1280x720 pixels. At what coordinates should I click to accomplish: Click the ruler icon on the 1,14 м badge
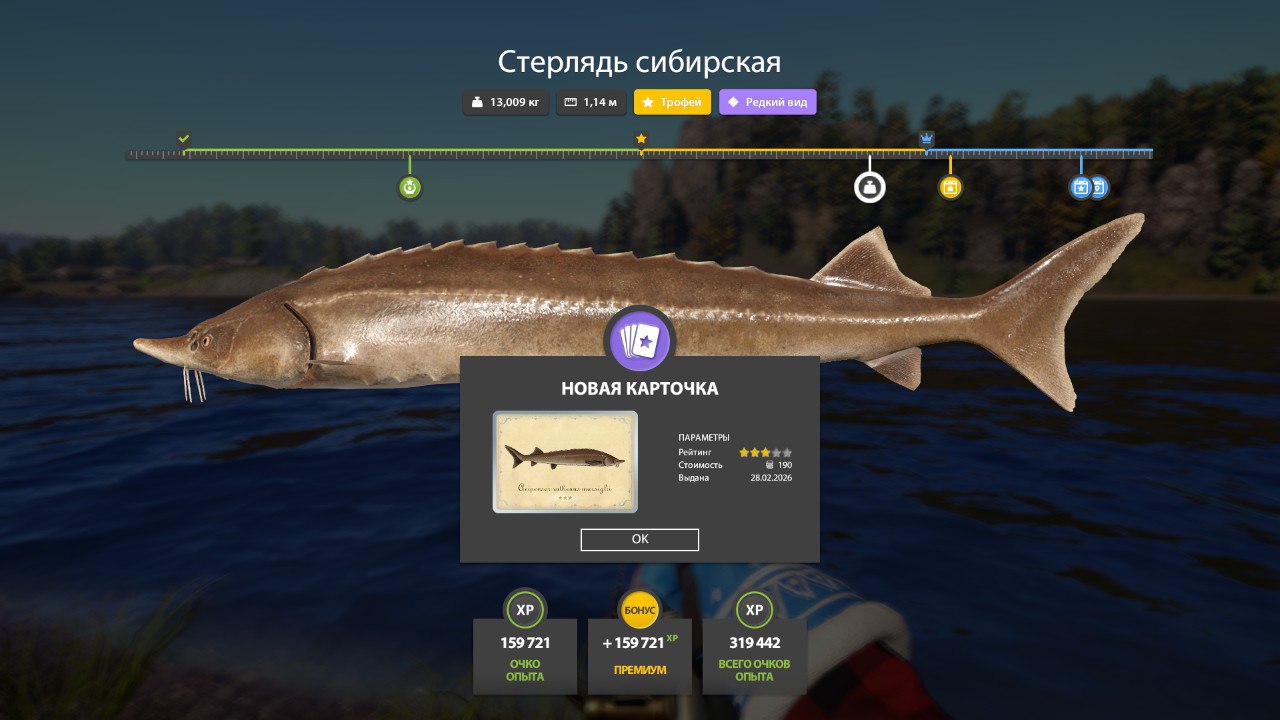[x=569, y=101]
